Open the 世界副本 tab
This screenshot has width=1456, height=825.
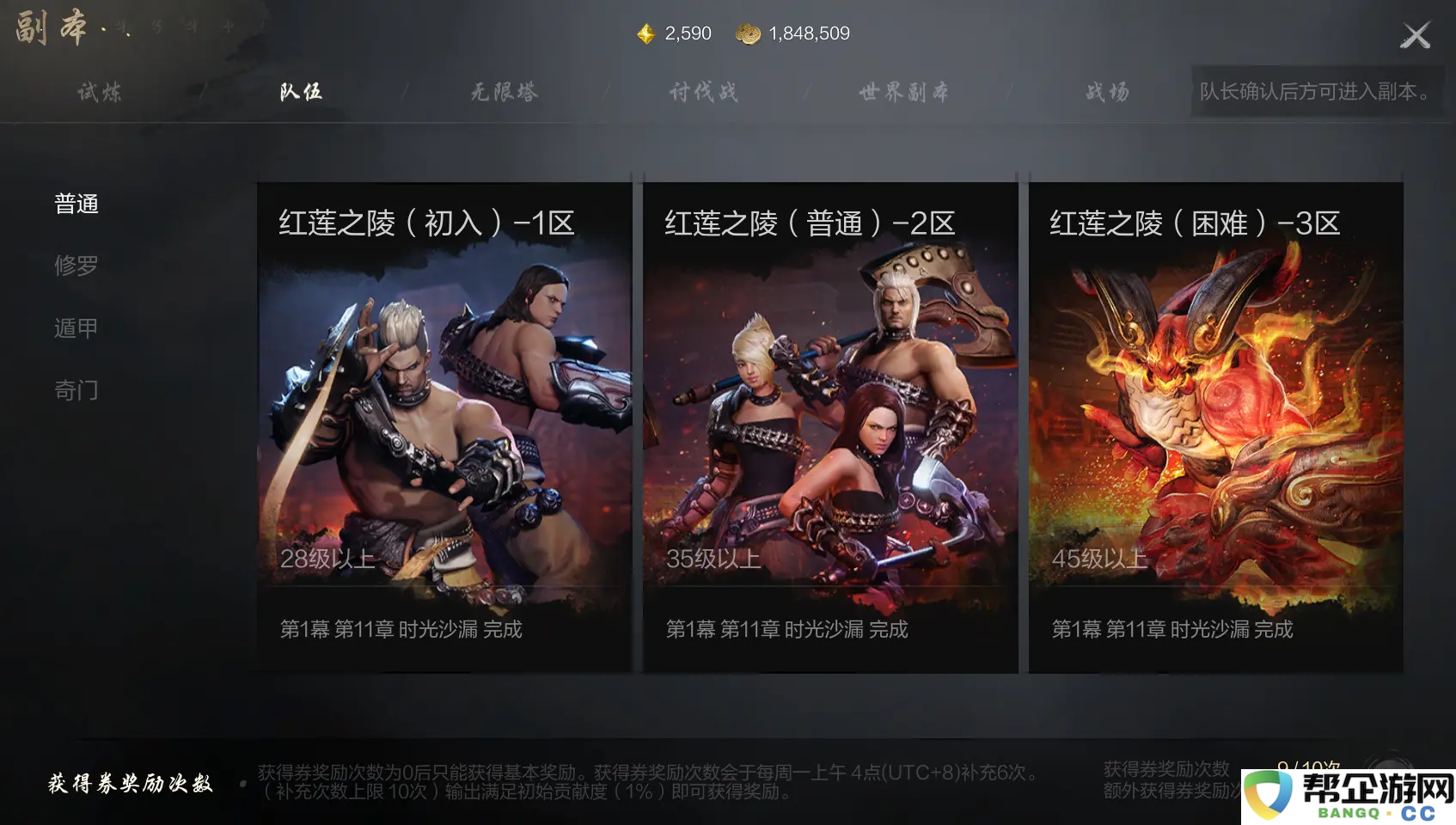902,92
